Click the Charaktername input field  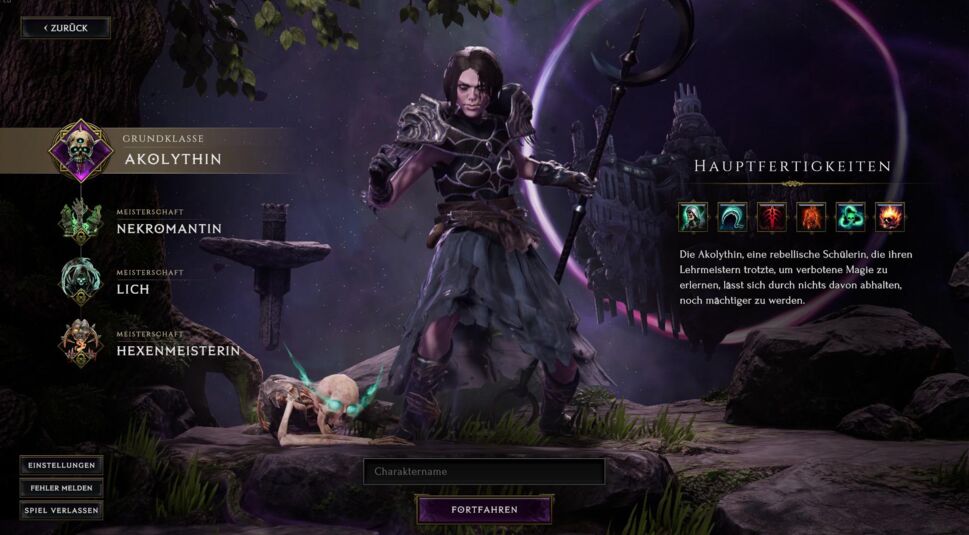[x=484, y=471]
